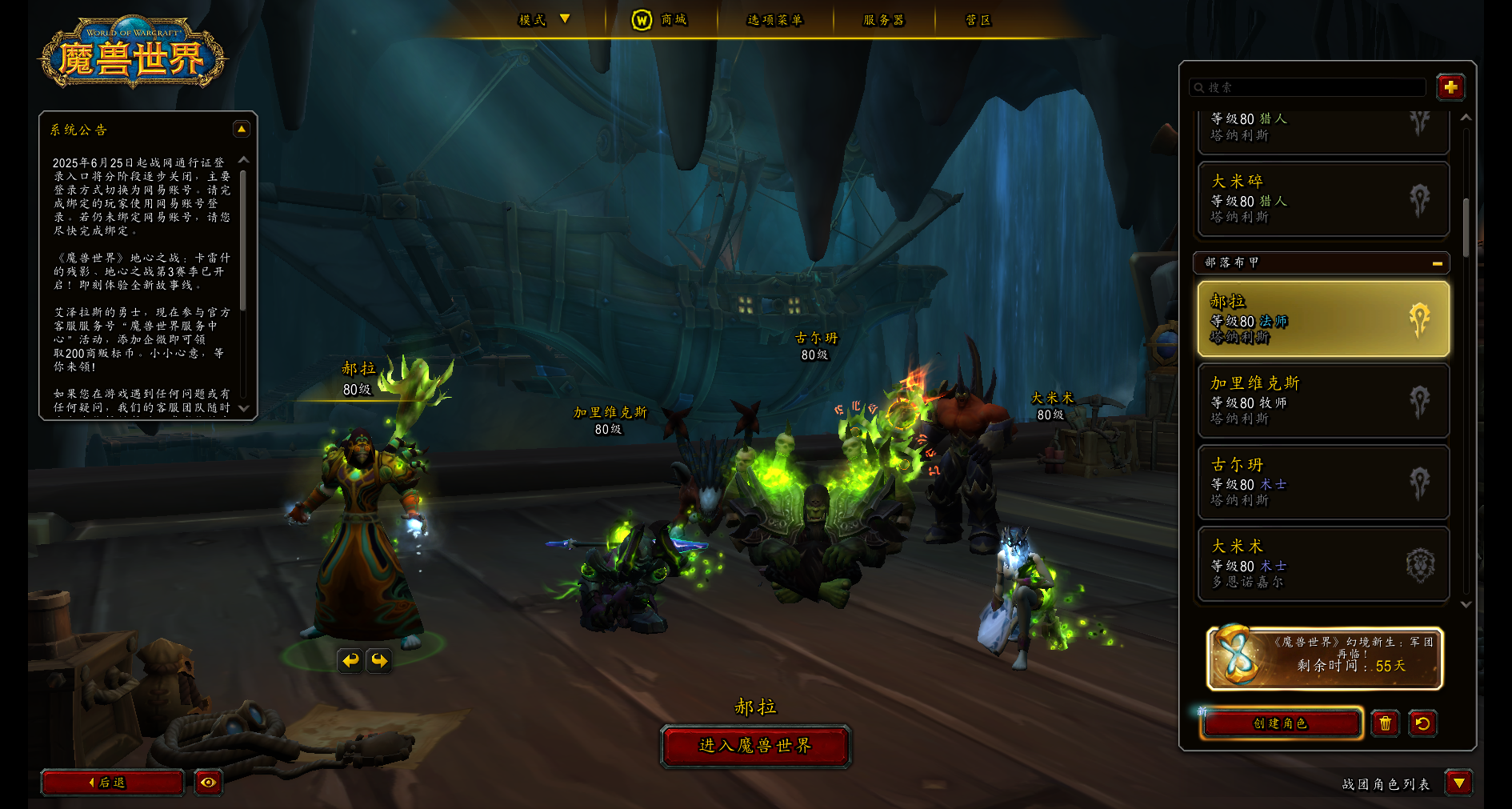Click the red plus button beside search
Screen dimensions: 1512x809
1450,87
